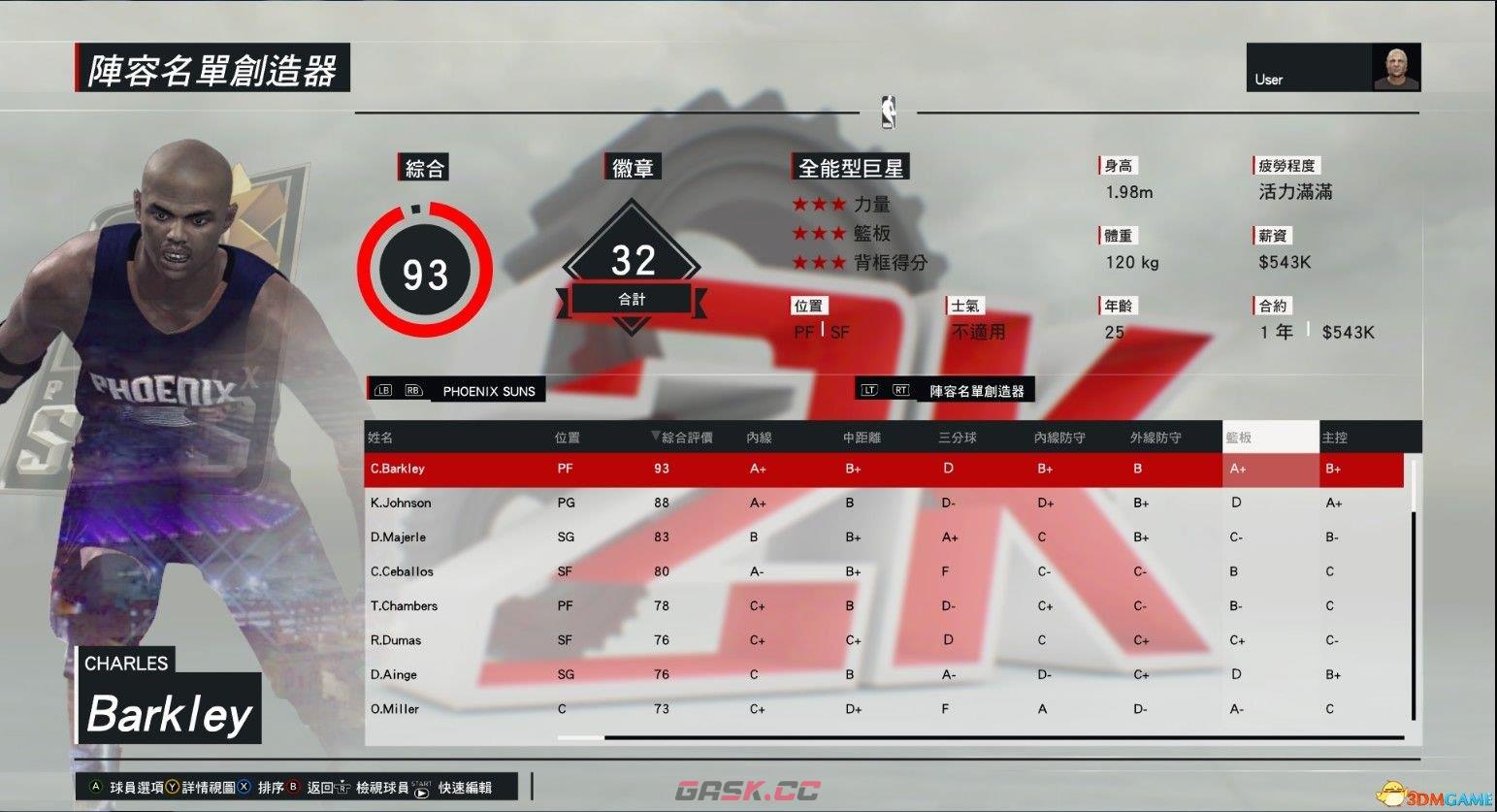
Task: Open the 合計 panel under the badge diamond
Action: click(x=632, y=299)
